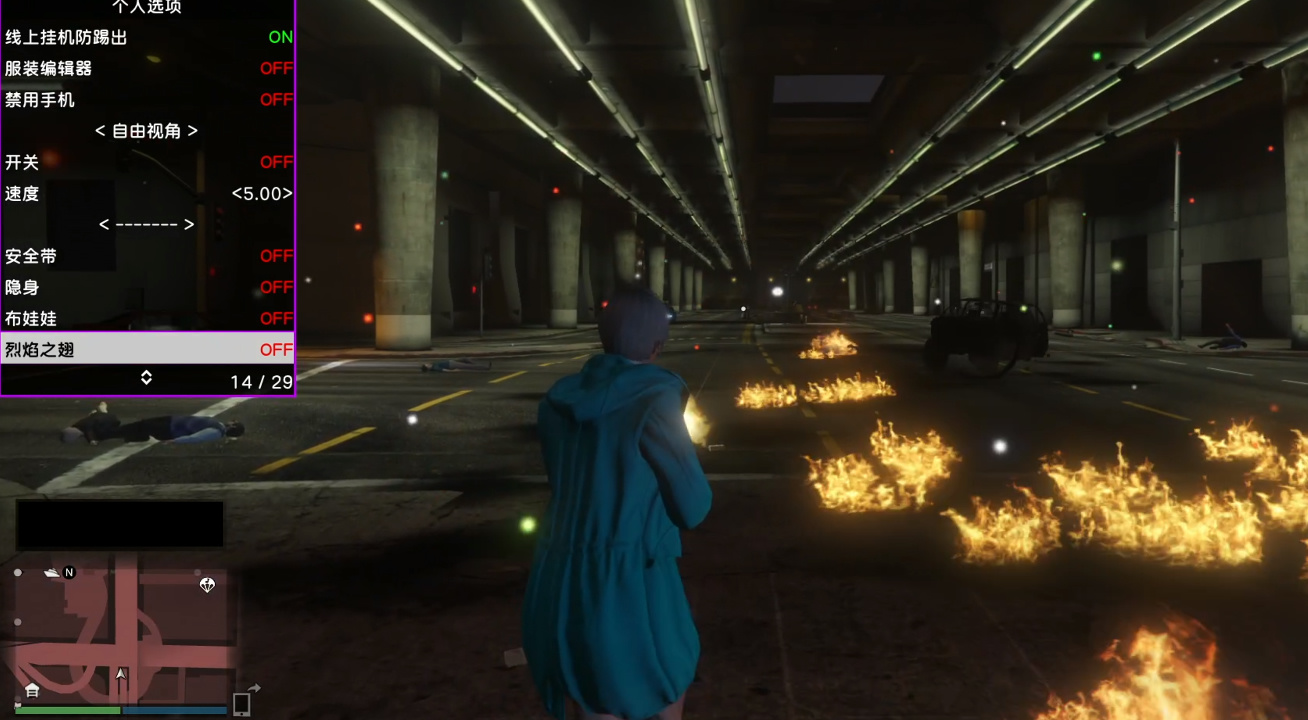
Task: Click the safehouse home icon on the minimap
Action: tap(32, 689)
